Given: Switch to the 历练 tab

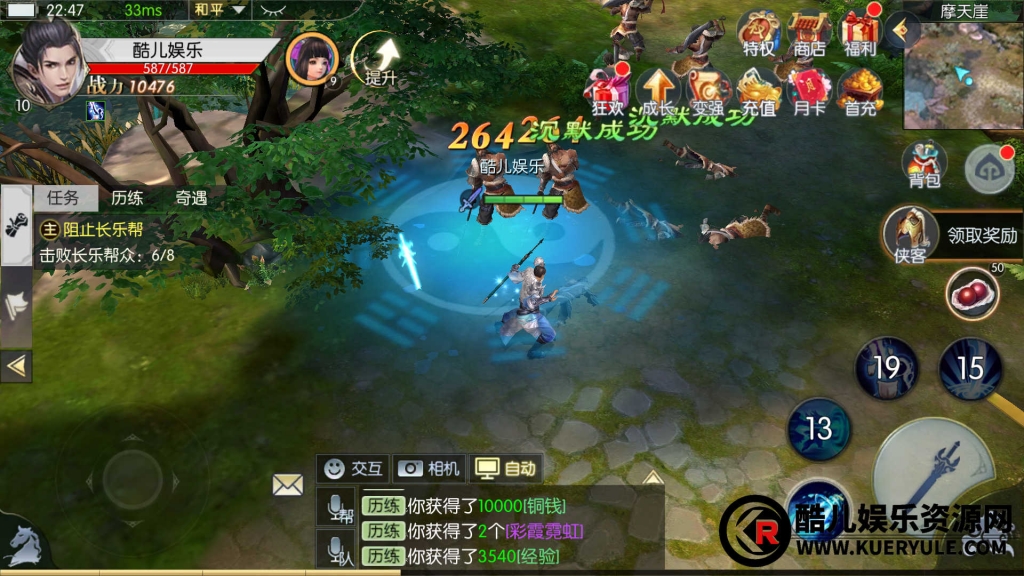Looking at the screenshot, I should (127, 198).
